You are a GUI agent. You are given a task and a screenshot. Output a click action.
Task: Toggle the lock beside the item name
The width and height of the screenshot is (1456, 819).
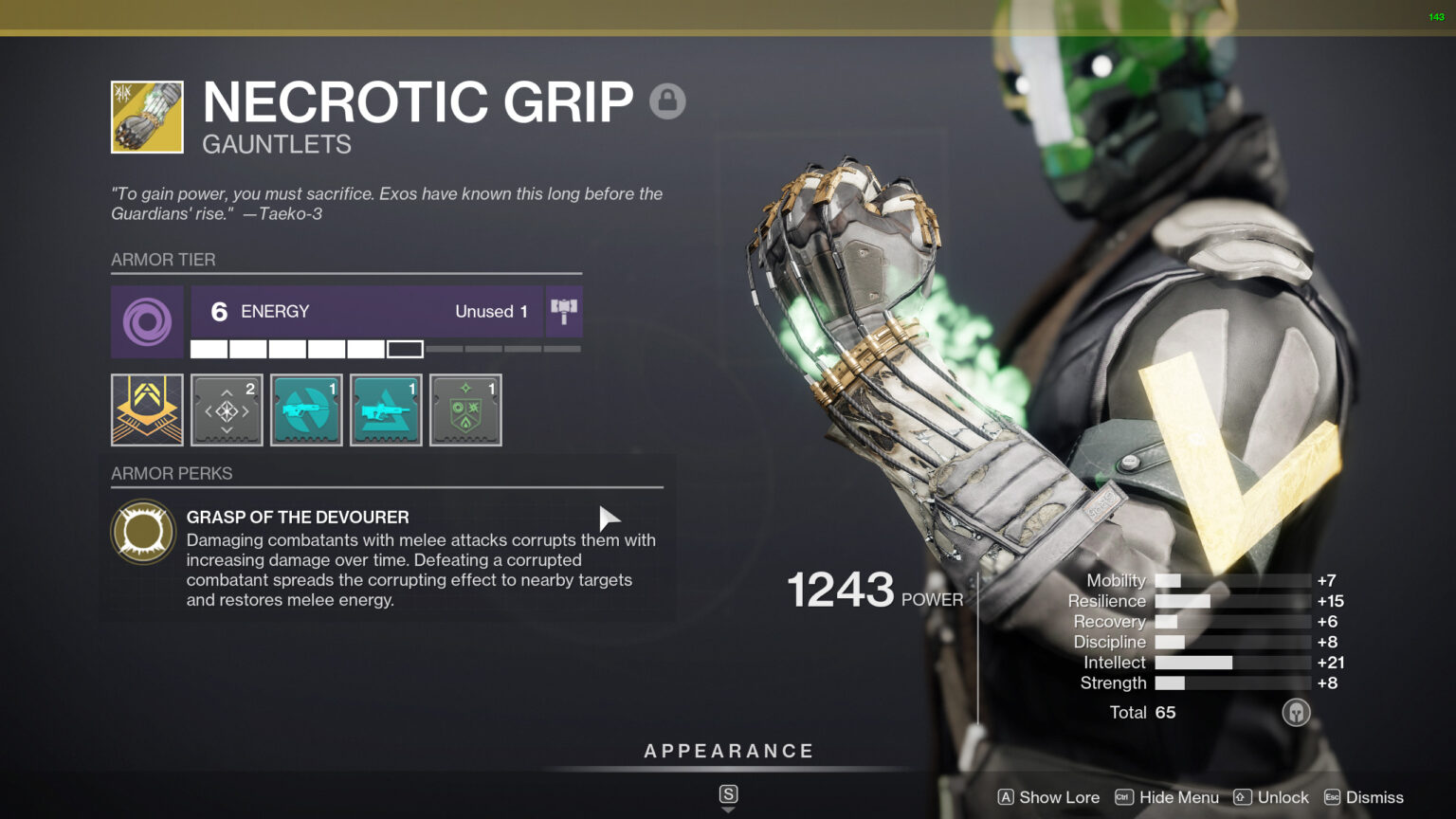click(667, 100)
